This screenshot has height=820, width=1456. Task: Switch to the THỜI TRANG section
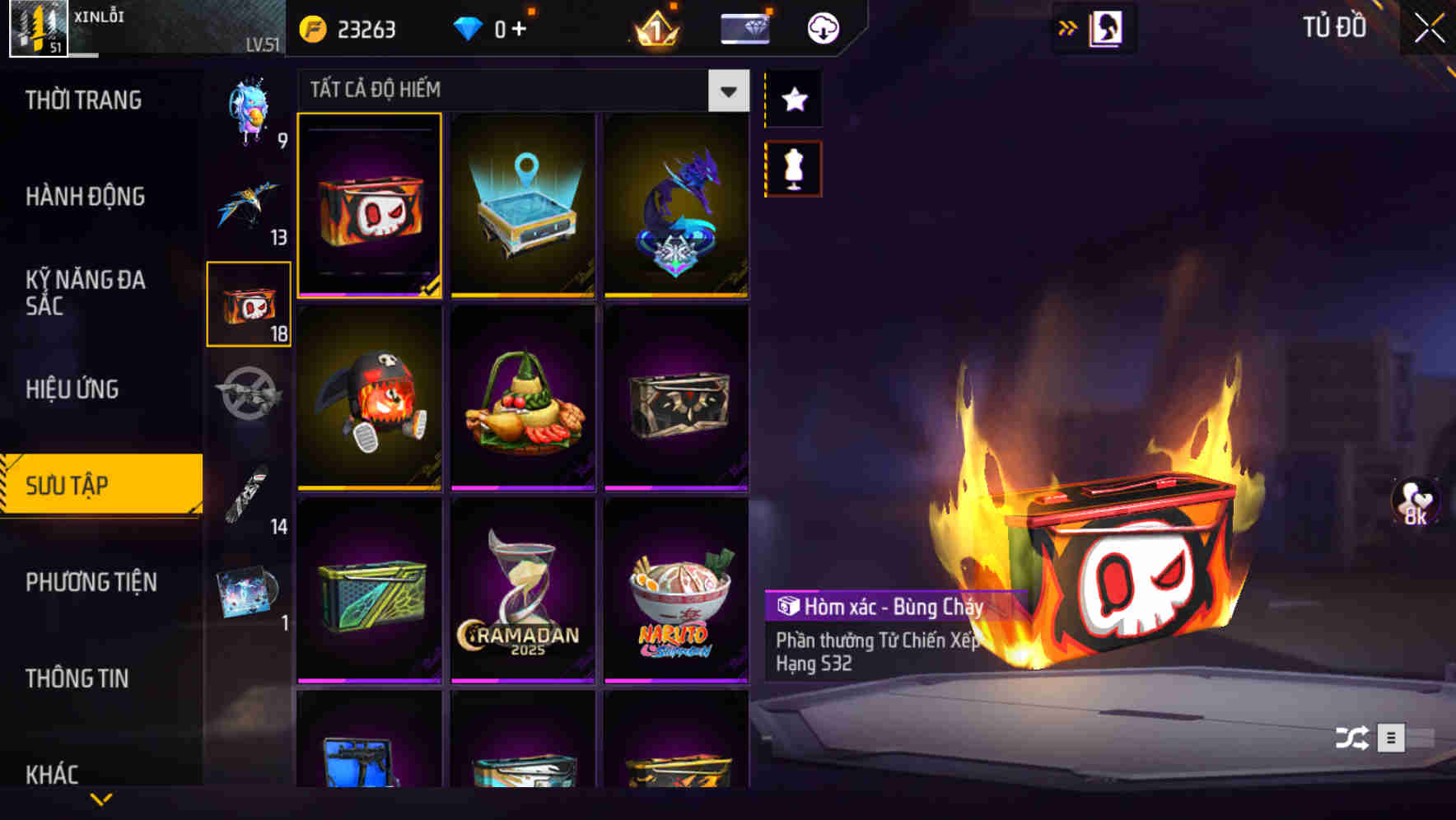pos(82,100)
